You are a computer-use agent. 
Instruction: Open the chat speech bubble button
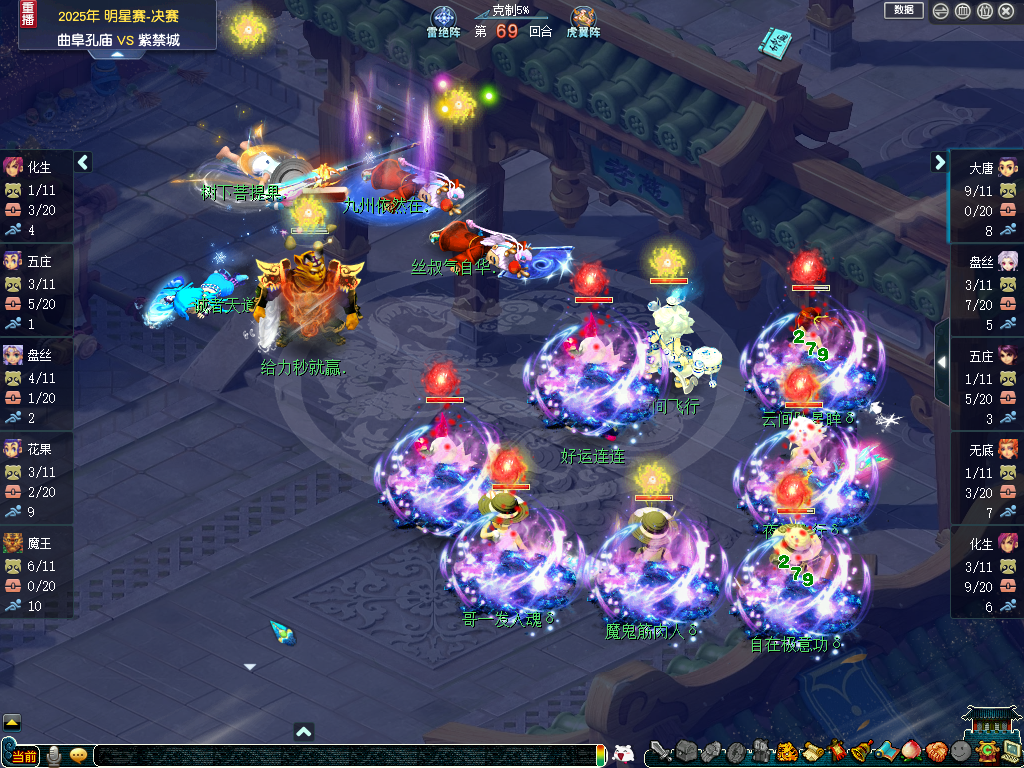(78, 755)
